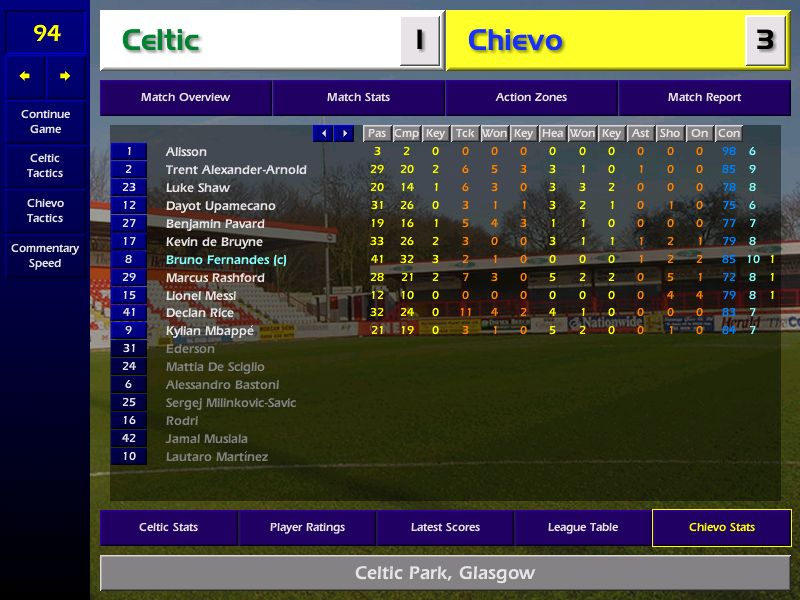Switch to Chievo Stats
This screenshot has width=800, height=600.
pos(721,528)
